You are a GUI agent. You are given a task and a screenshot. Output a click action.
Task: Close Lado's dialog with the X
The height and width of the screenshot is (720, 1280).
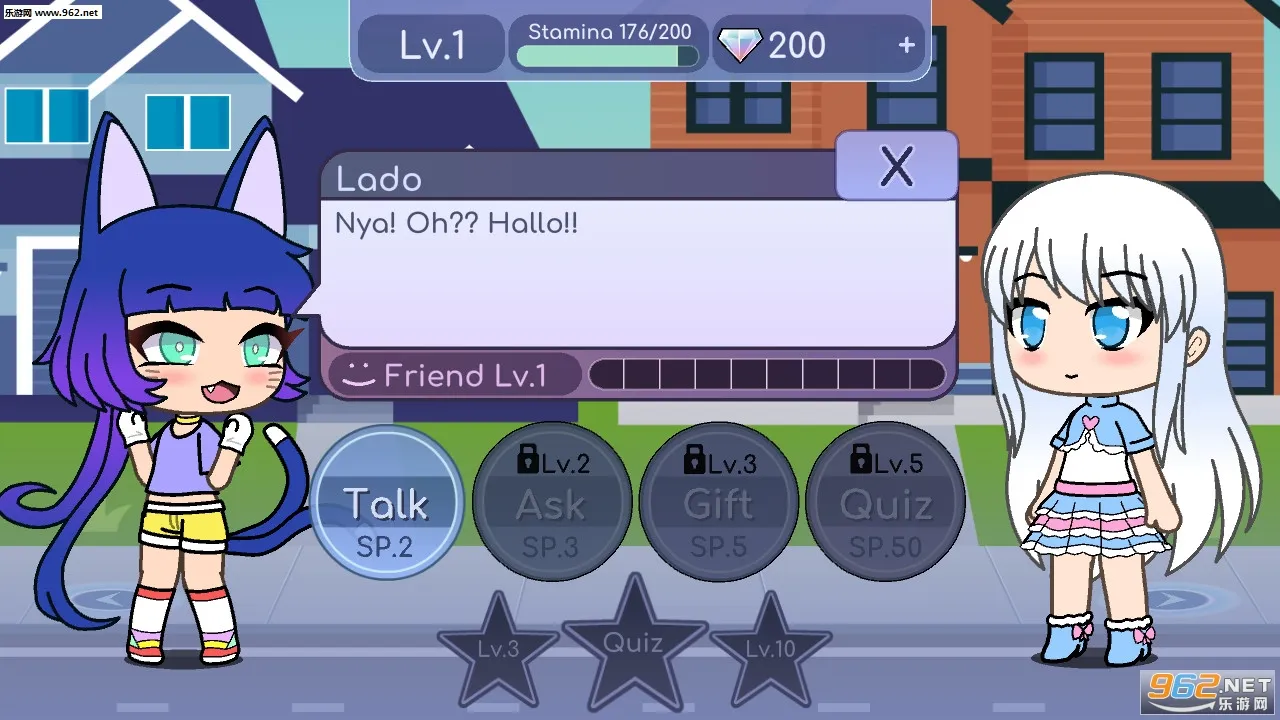(895, 167)
